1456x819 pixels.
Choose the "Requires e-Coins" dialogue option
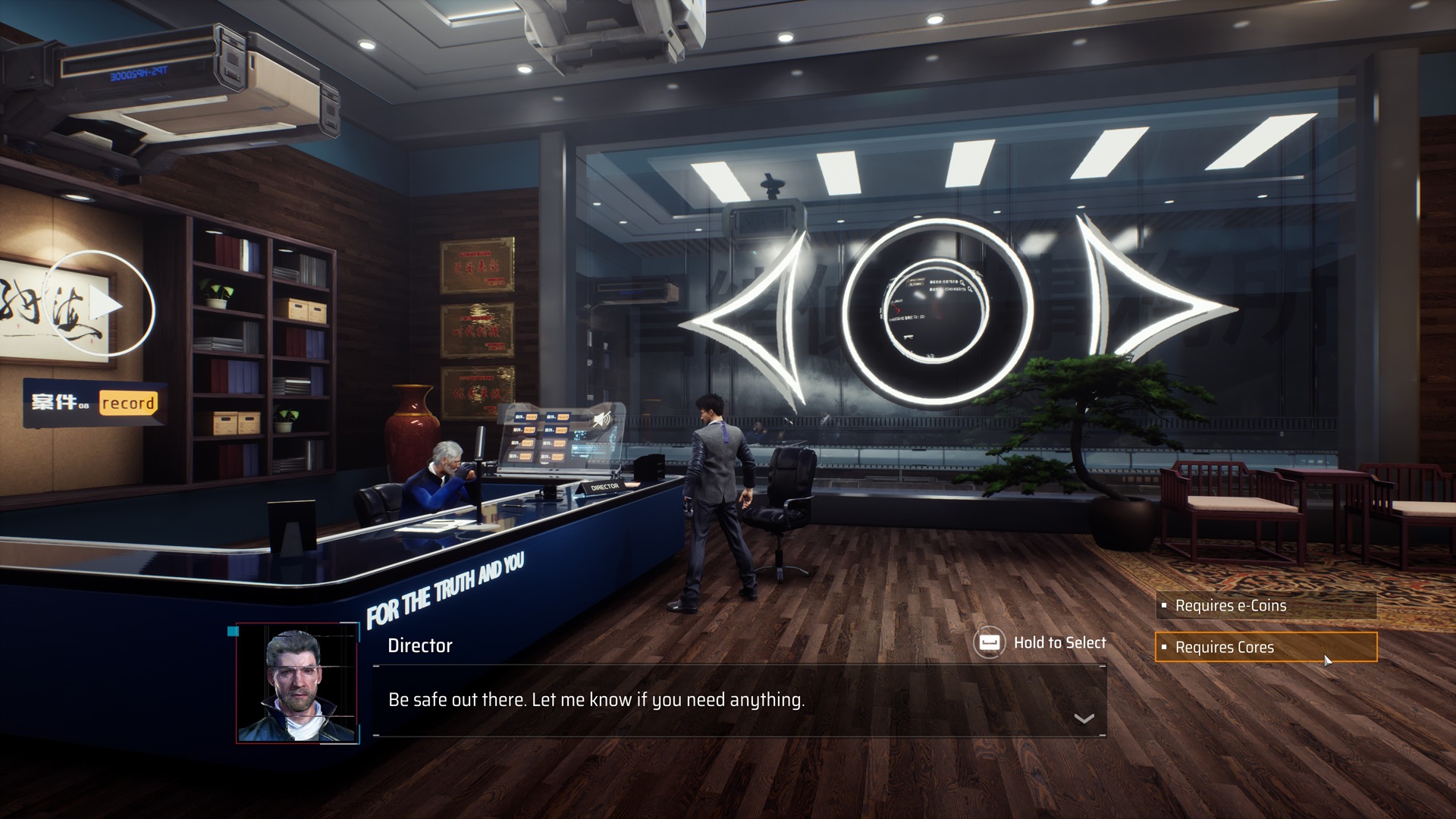pyautogui.click(x=1265, y=606)
